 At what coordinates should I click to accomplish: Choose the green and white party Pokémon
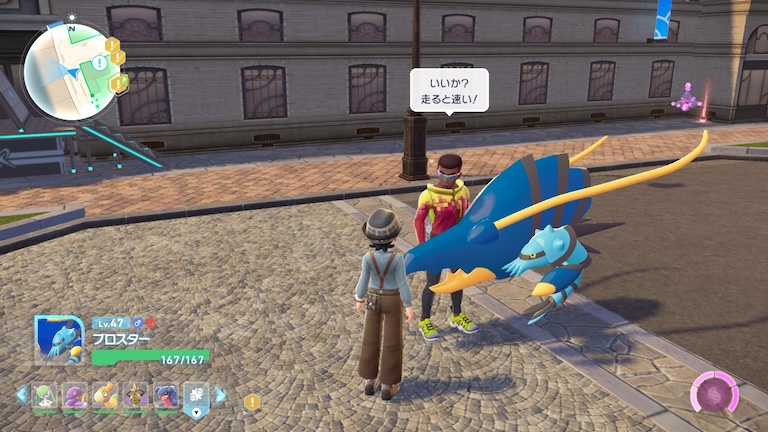43,395
